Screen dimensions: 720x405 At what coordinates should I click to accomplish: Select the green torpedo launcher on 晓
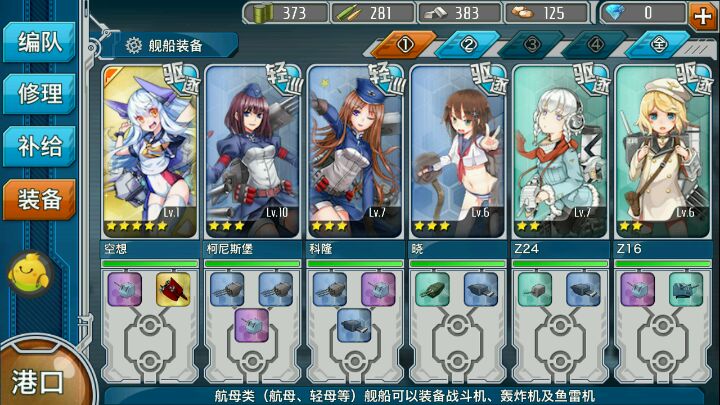coord(432,289)
